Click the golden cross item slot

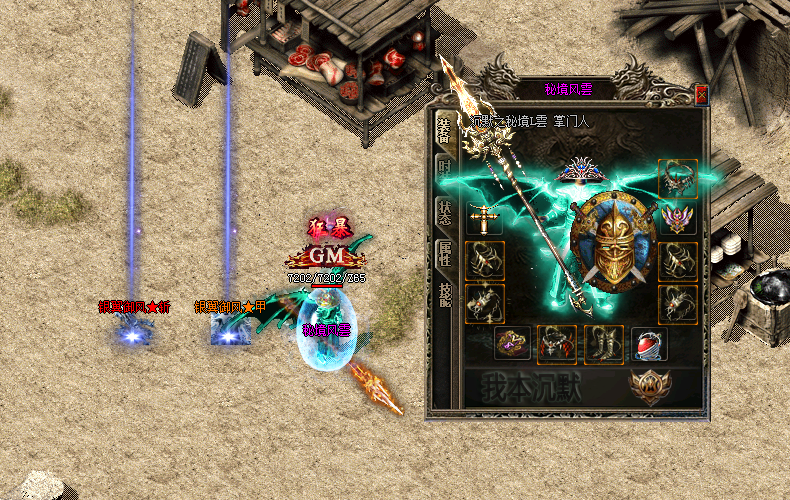[485, 220]
